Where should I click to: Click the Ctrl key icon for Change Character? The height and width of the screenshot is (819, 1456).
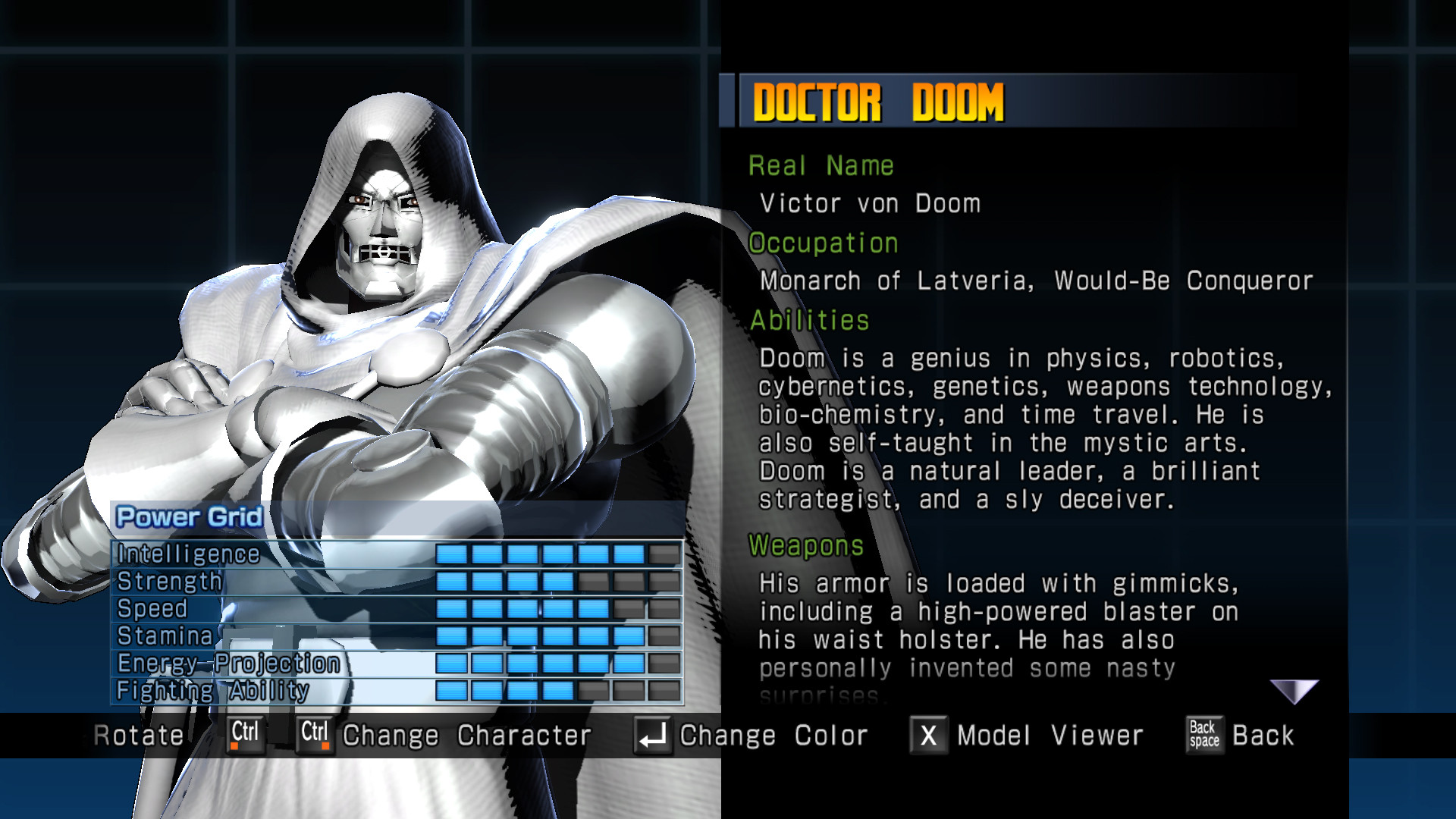click(x=313, y=733)
